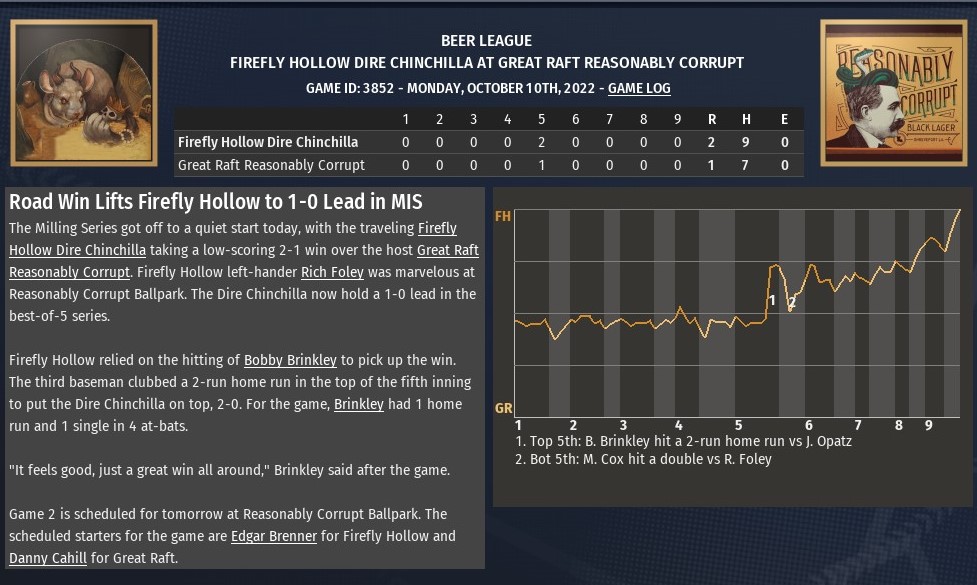Open Edgar Brenner's player link
This screenshot has width=977, height=585.
tap(273, 536)
